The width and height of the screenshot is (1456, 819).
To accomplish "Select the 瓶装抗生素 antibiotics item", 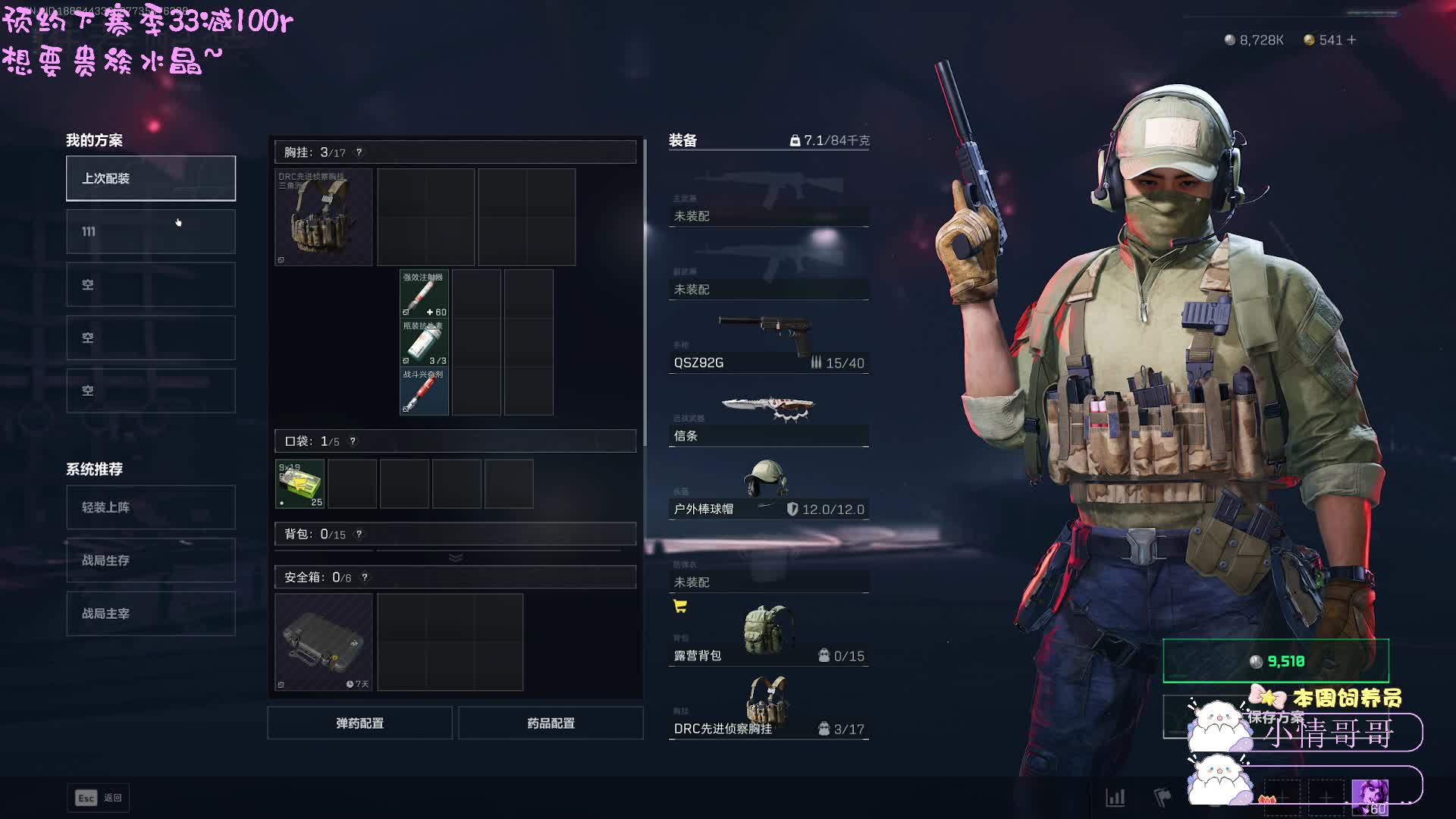I will tap(424, 343).
